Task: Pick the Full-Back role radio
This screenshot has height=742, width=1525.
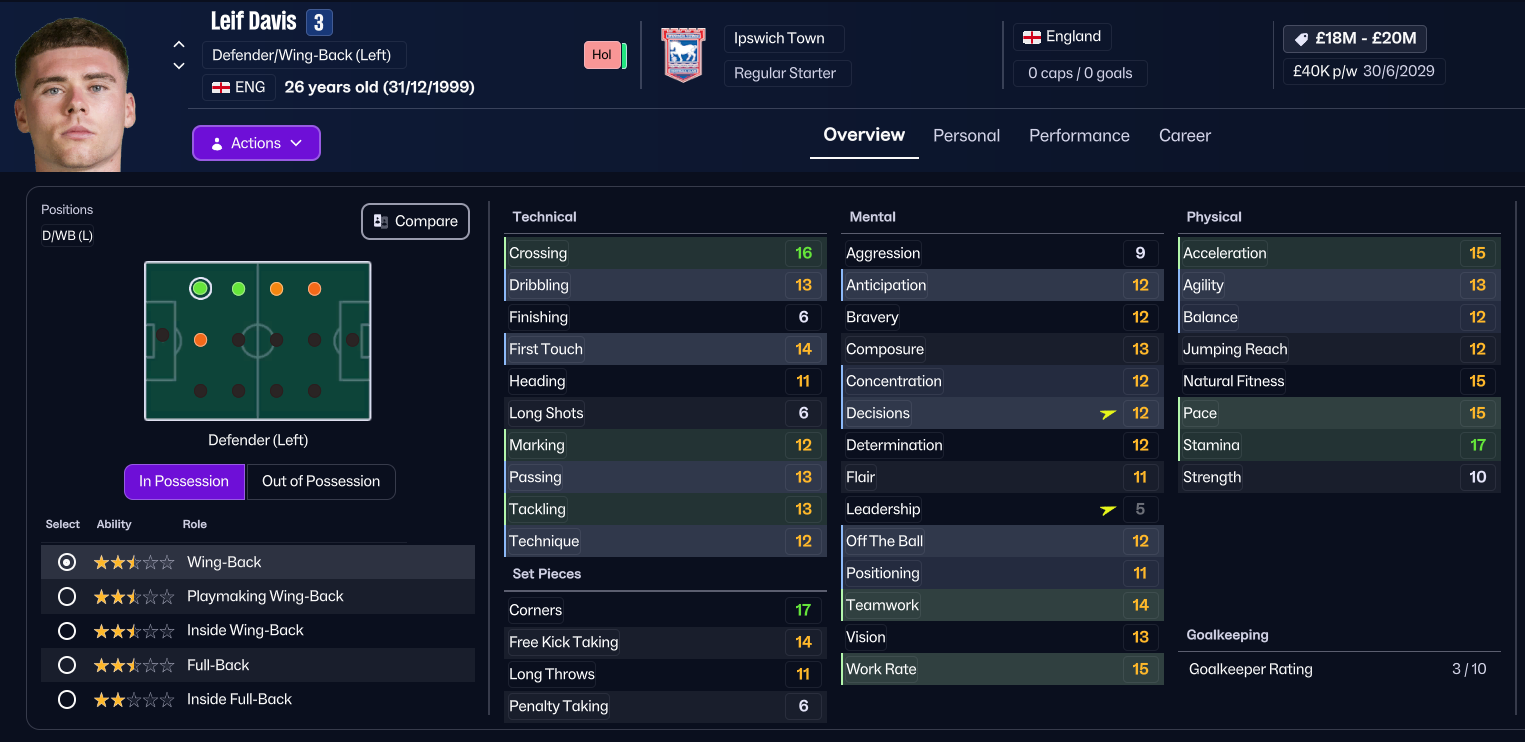Action: point(67,665)
